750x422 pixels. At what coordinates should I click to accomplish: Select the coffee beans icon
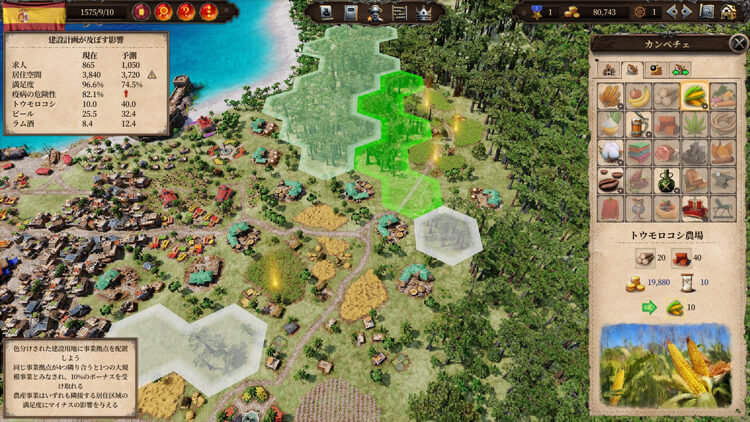[610, 180]
